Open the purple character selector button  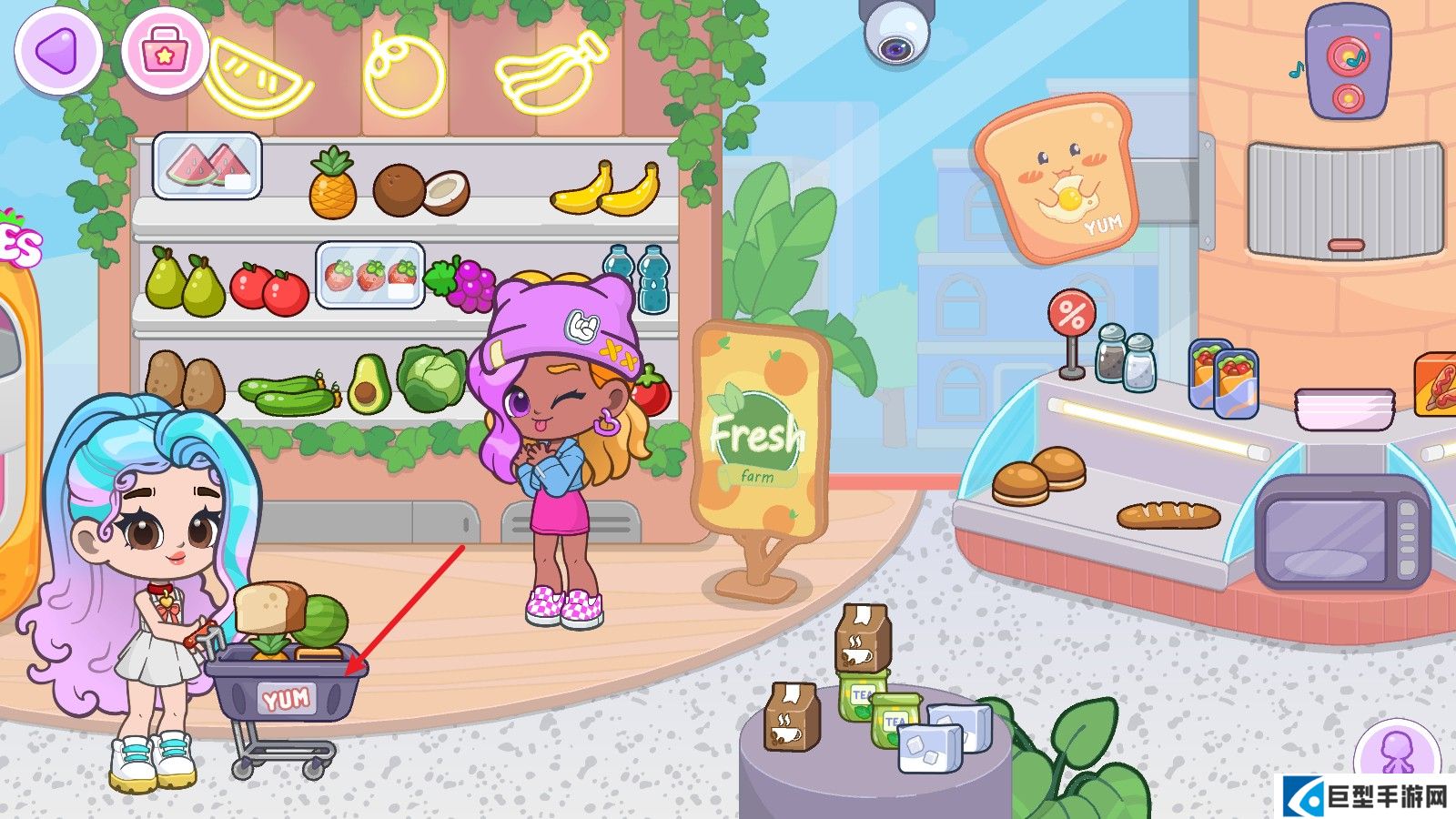click(x=1395, y=752)
